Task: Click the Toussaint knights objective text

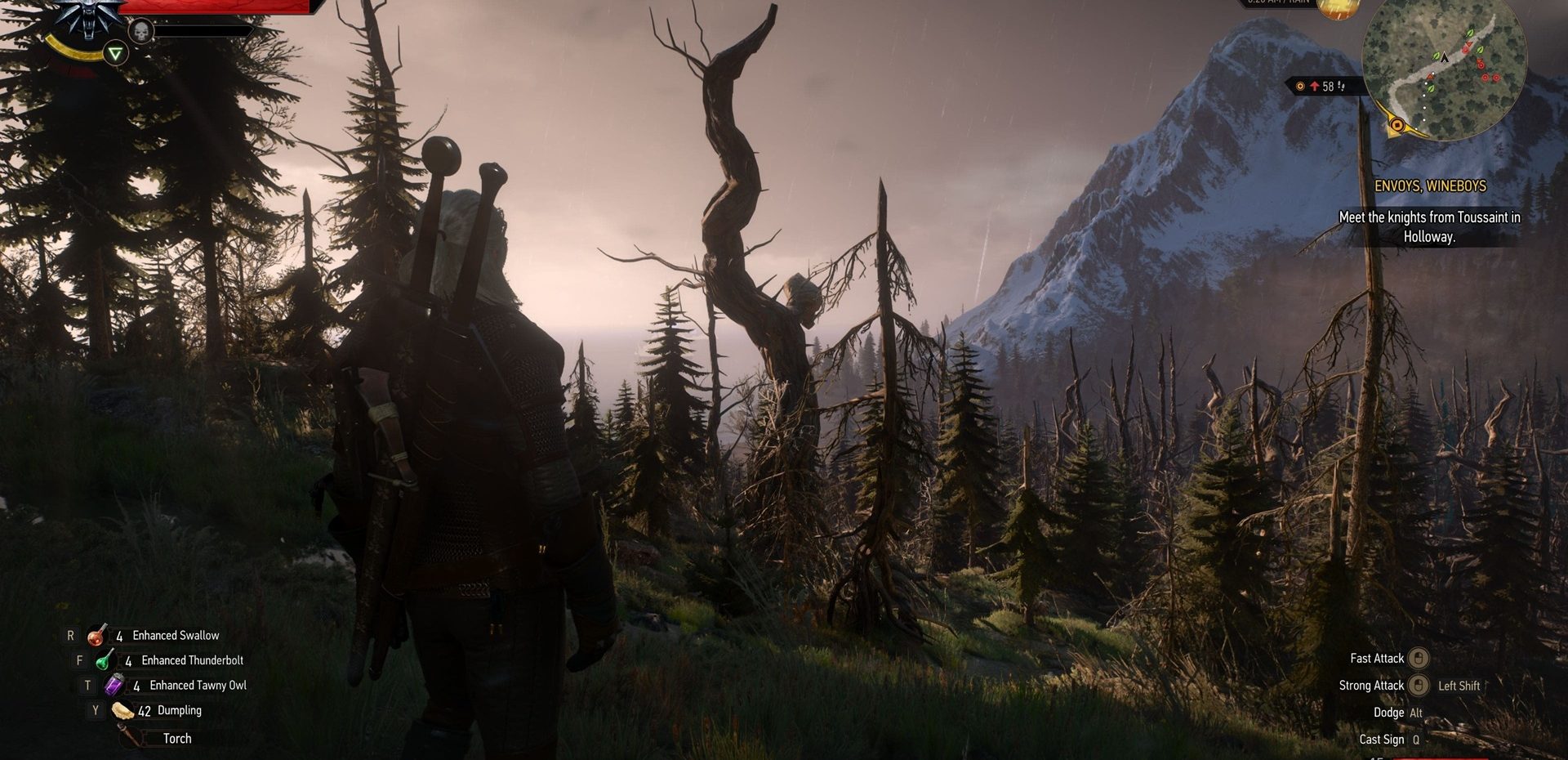Action: coord(1429,226)
